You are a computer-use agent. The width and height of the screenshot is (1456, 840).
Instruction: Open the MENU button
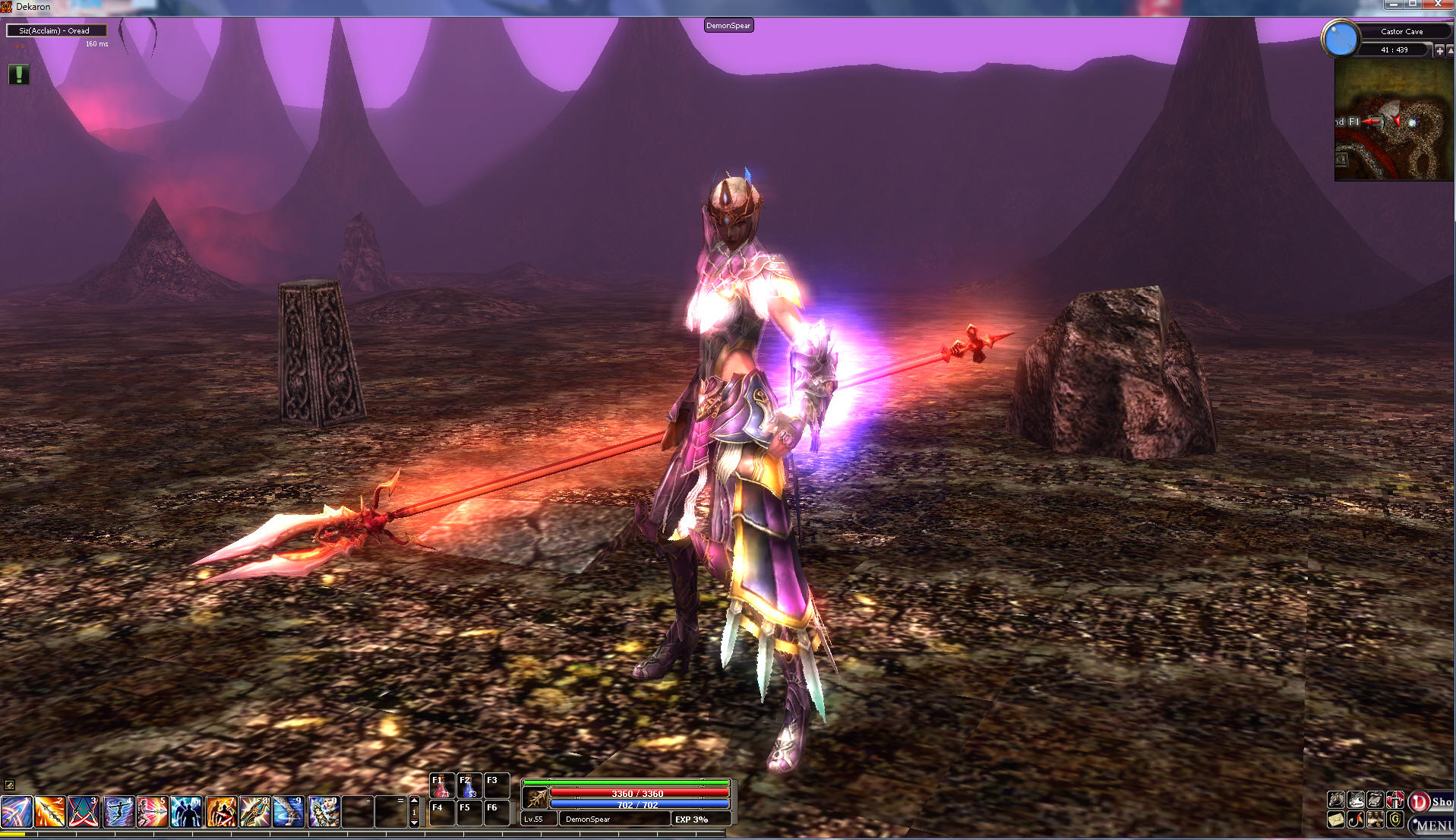click(1432, 826)
